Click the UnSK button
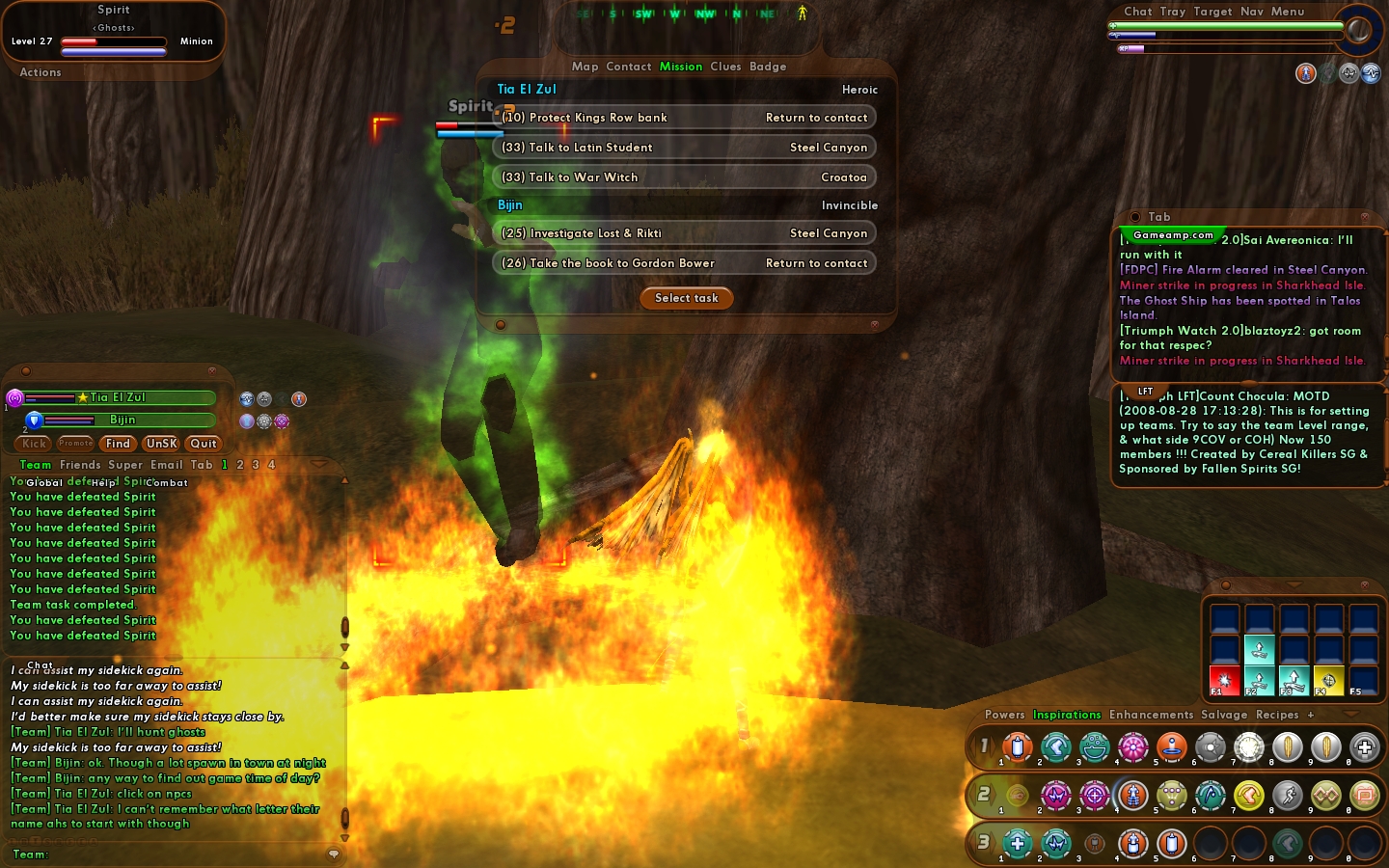The height and width of the screenshot is (868, 1389). [x=161, y=444]
